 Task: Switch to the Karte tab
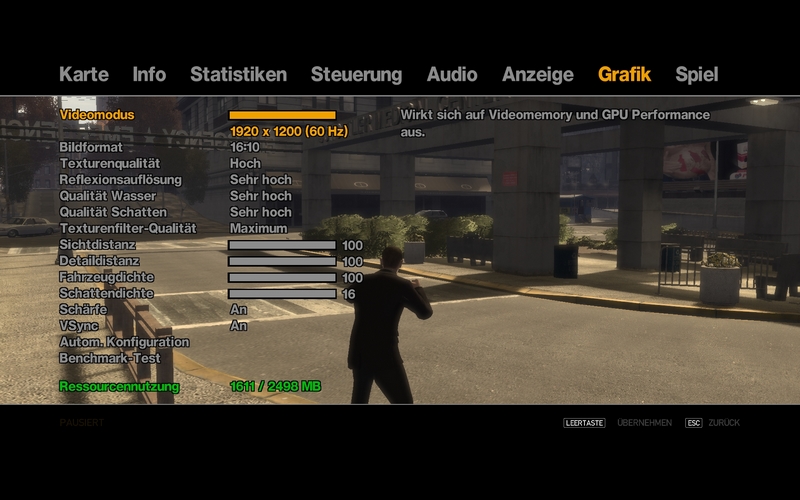83,74
